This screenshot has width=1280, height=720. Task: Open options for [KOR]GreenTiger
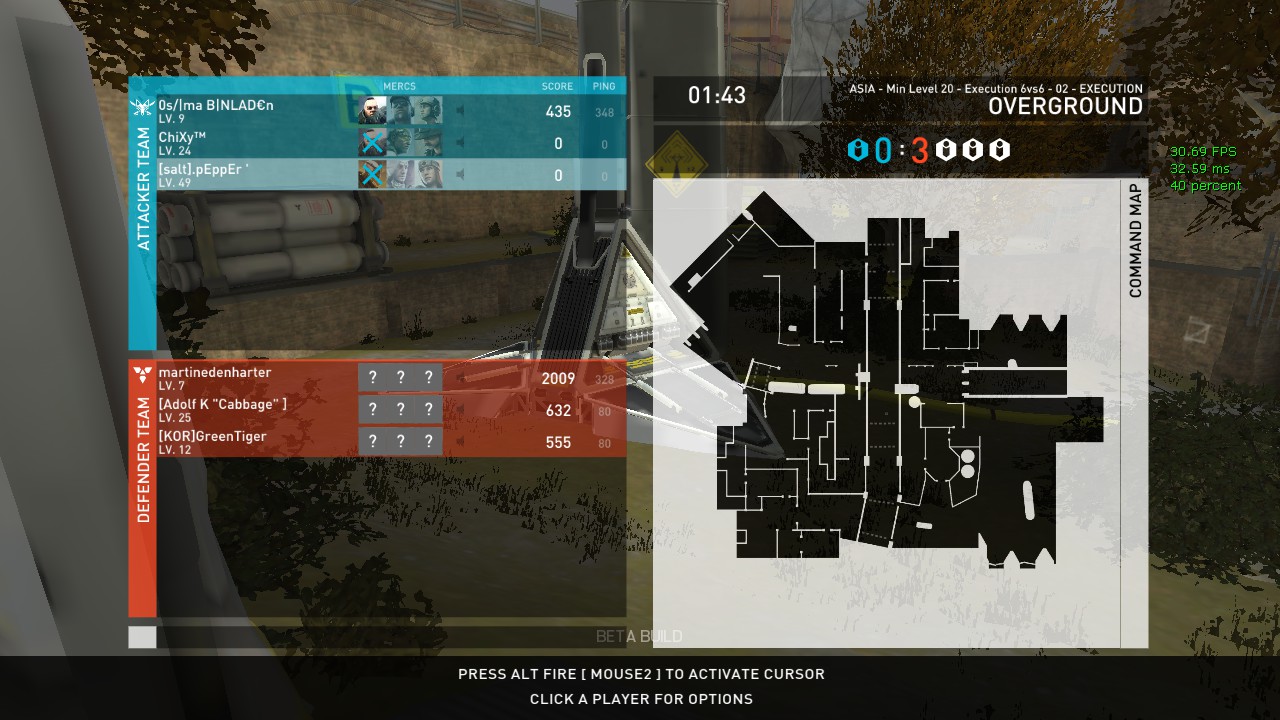click(x=212, y=442)
